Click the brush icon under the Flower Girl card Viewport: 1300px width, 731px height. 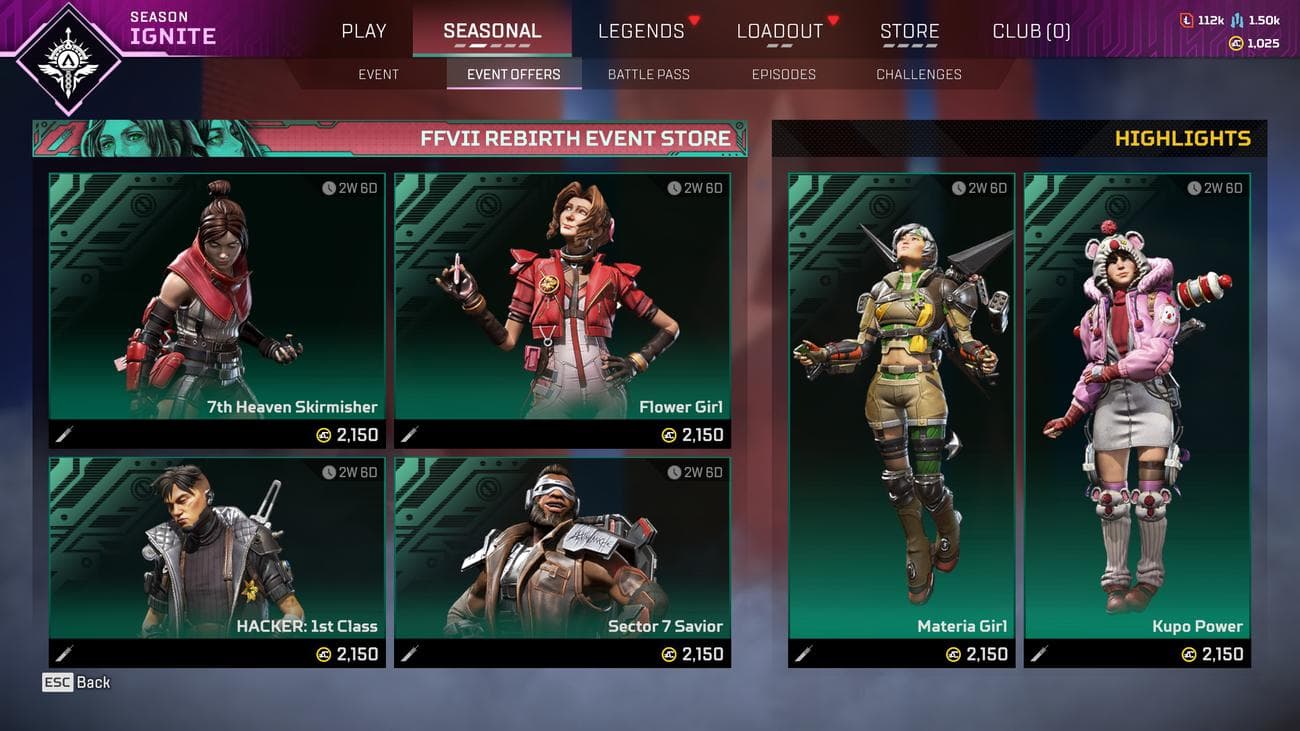409,435
